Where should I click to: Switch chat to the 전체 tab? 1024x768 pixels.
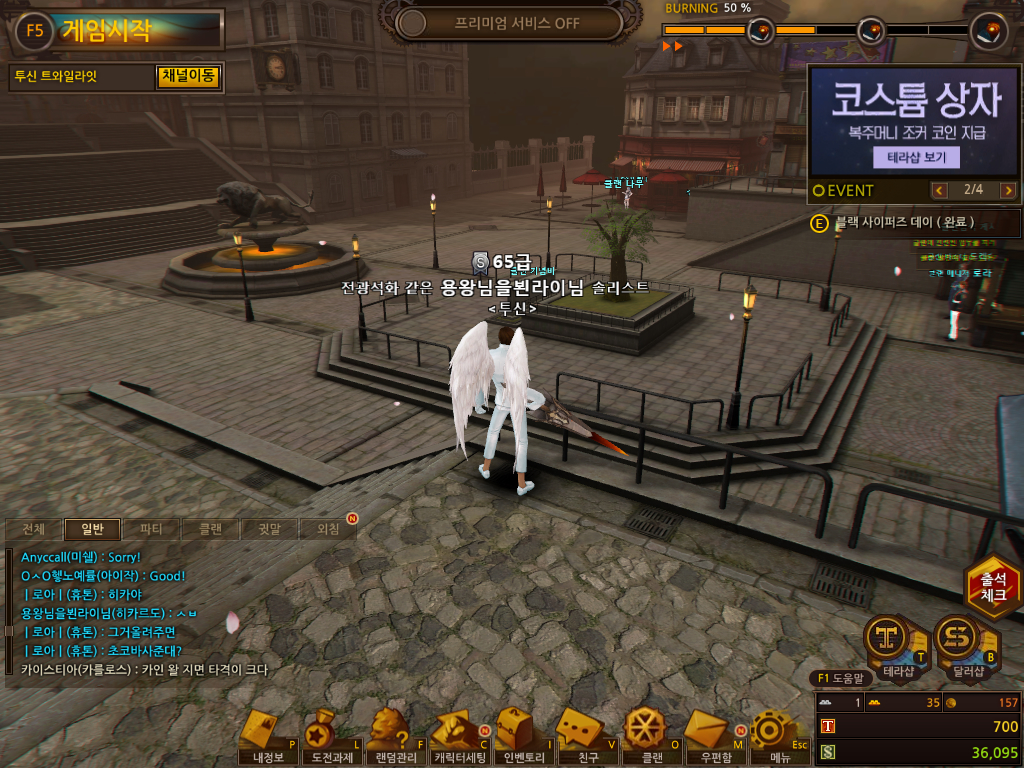click(x=33, y=529)
